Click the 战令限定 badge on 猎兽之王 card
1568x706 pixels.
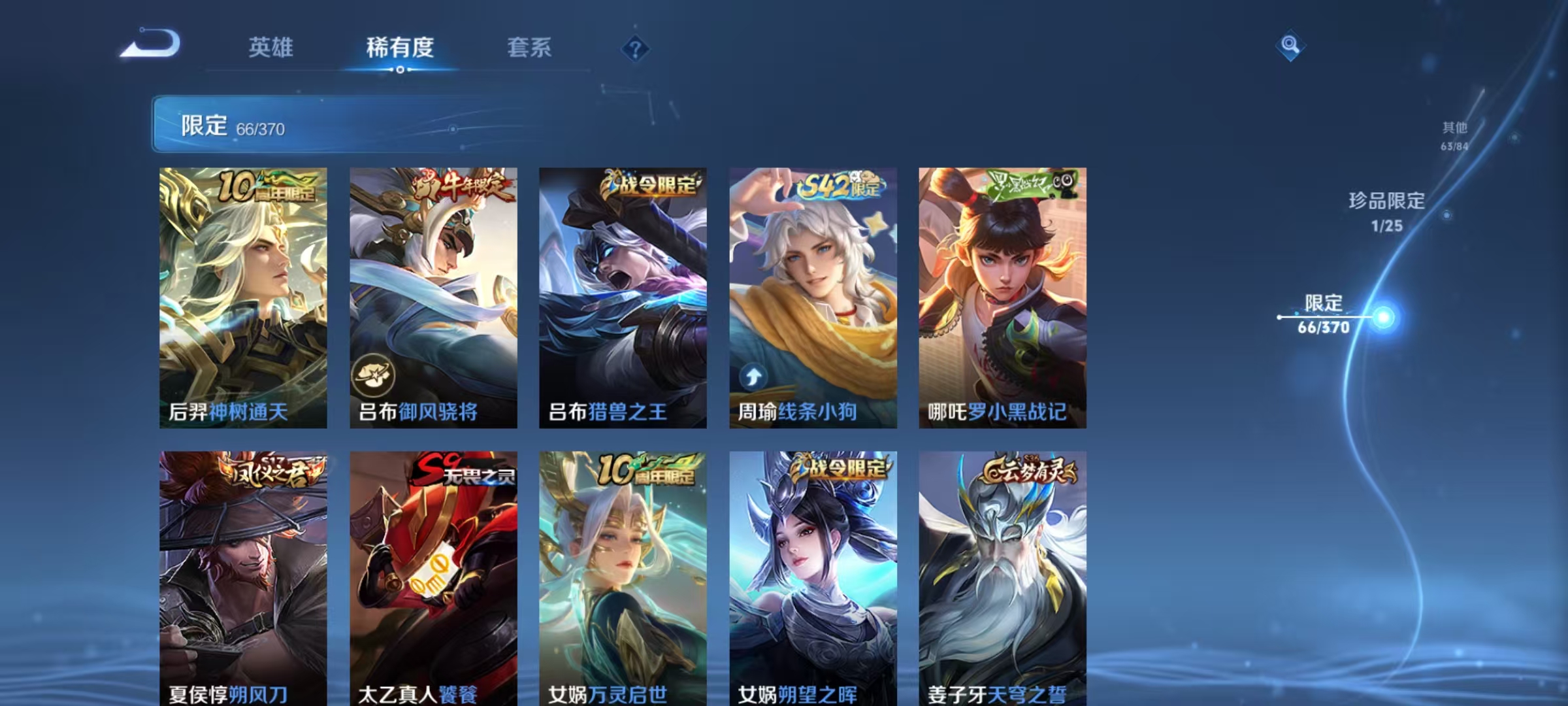(x=648, y=184)
